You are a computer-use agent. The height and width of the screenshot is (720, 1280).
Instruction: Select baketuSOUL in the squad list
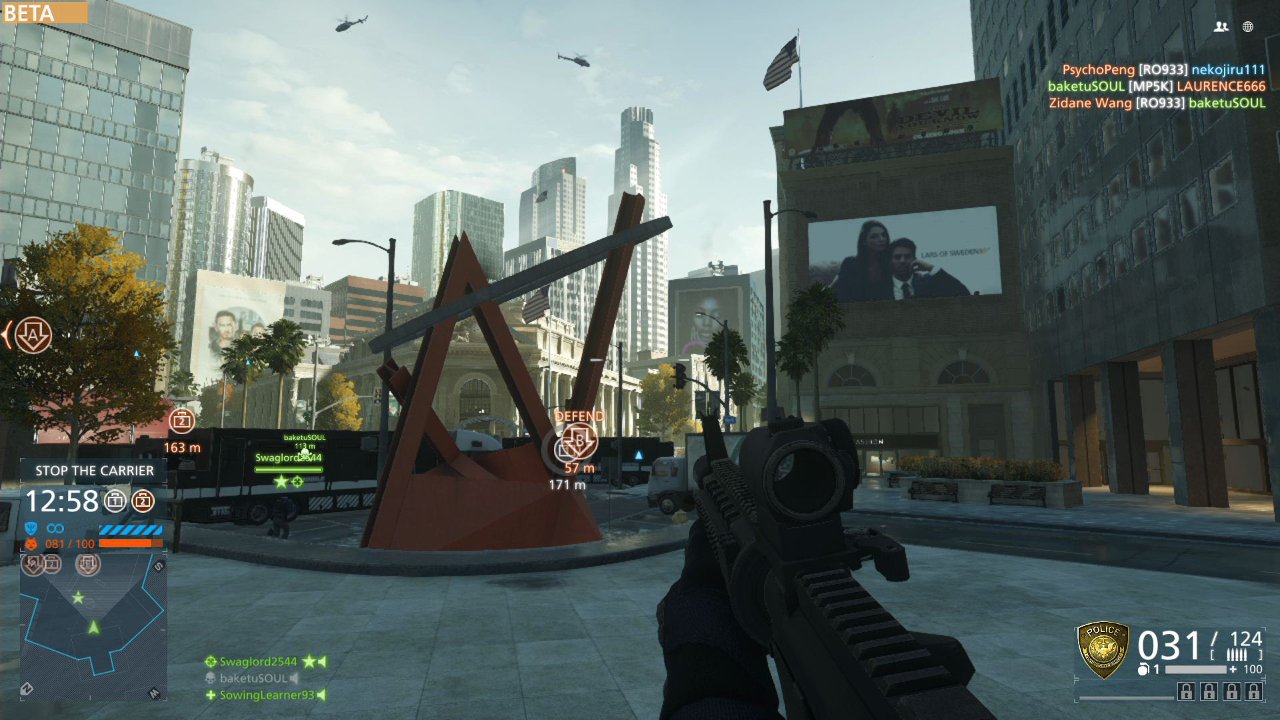(x=252, y=678)
